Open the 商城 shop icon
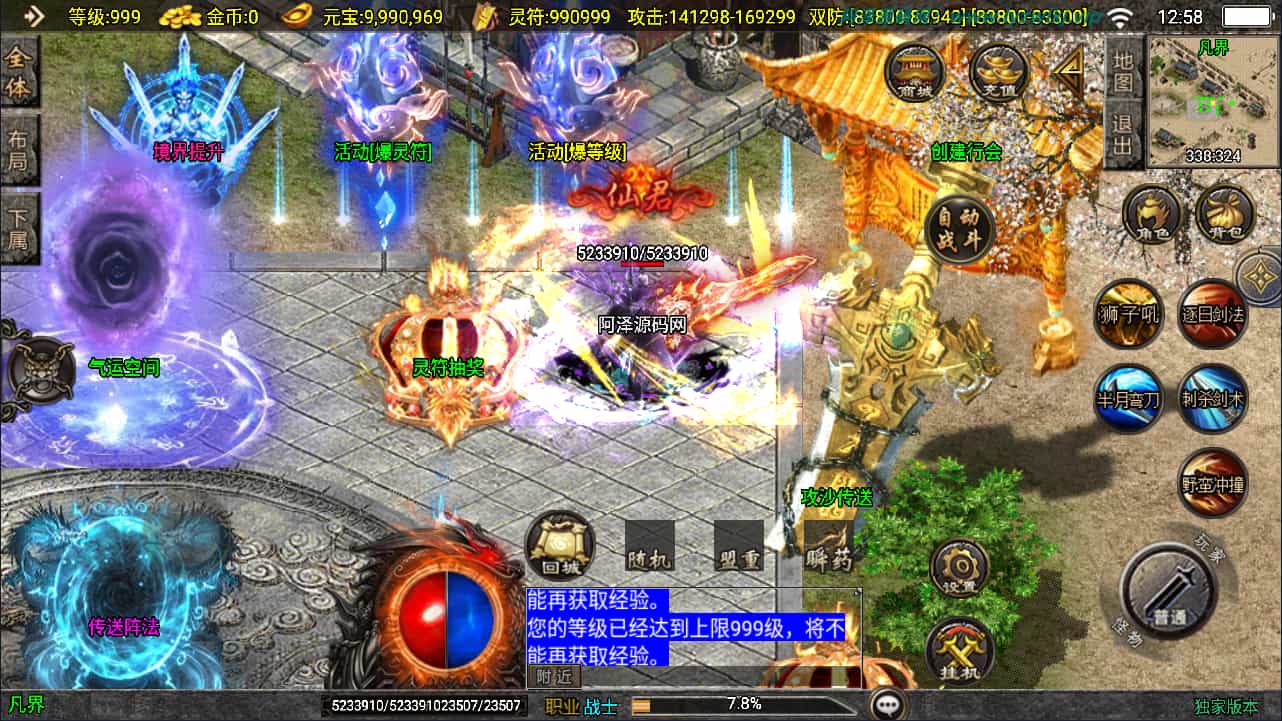This screenshot has height=721, width=1282. point(915,74)
